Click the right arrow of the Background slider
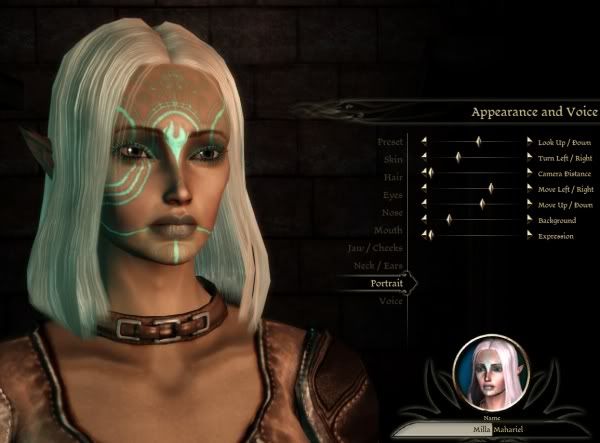Viewport: 600px width, 443px height. (x=529, y=219)
